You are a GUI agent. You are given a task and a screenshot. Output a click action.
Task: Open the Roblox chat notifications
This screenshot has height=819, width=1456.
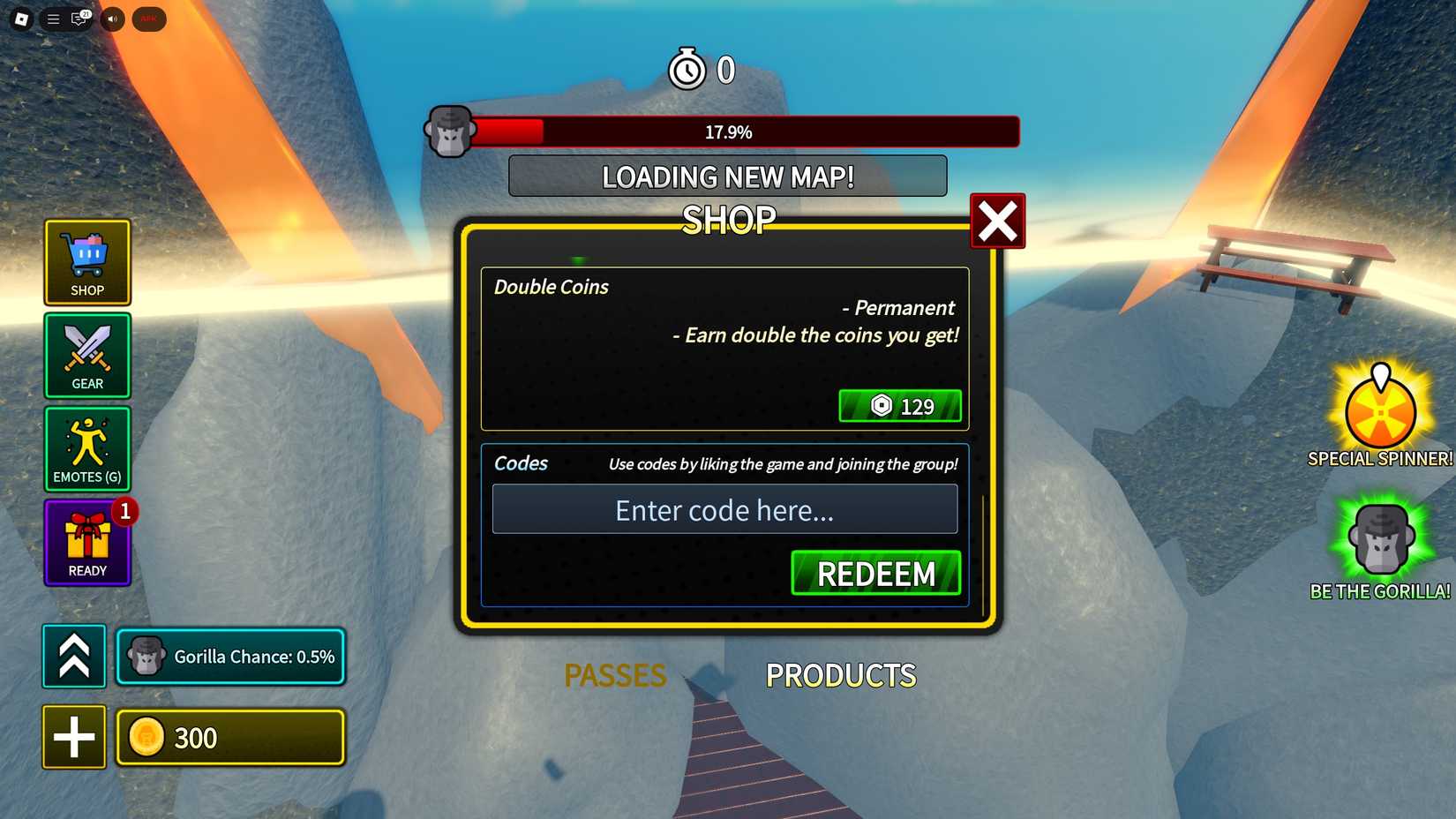click(79, 19)
